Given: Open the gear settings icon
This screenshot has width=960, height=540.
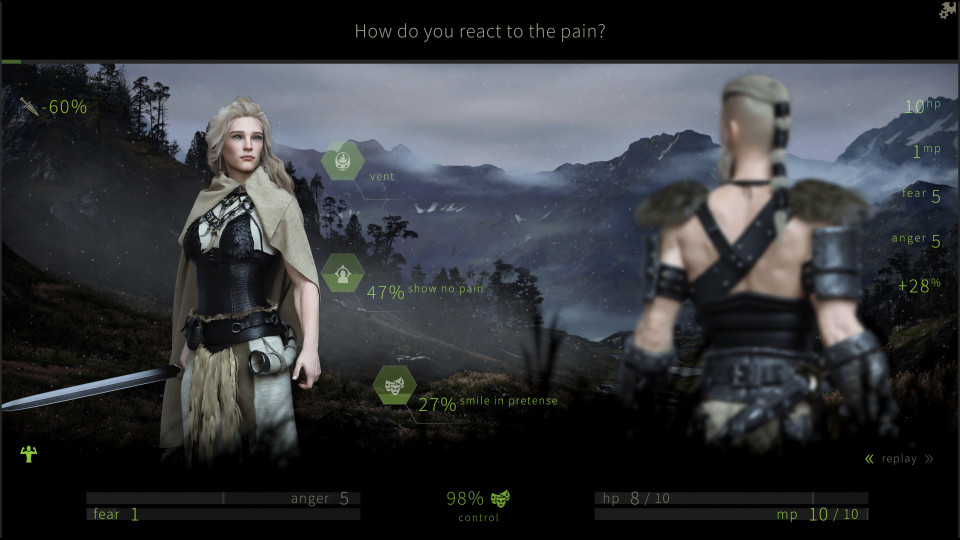Looking at the screenshot, I should tap(947, 11).
